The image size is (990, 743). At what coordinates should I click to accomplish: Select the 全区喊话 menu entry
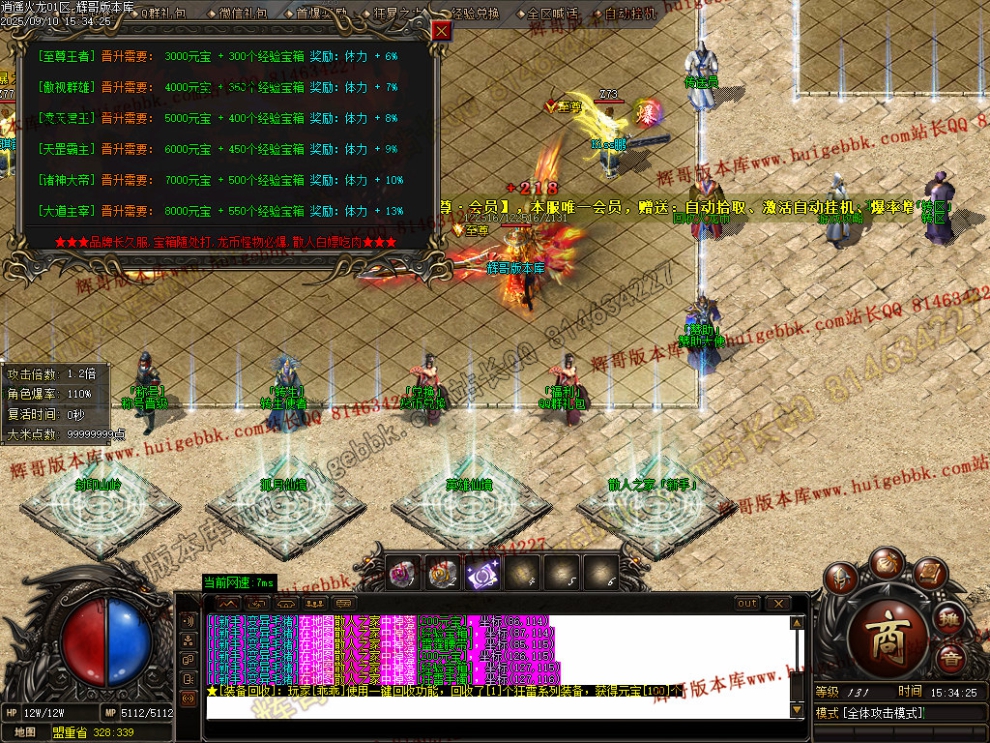[554, 14]
